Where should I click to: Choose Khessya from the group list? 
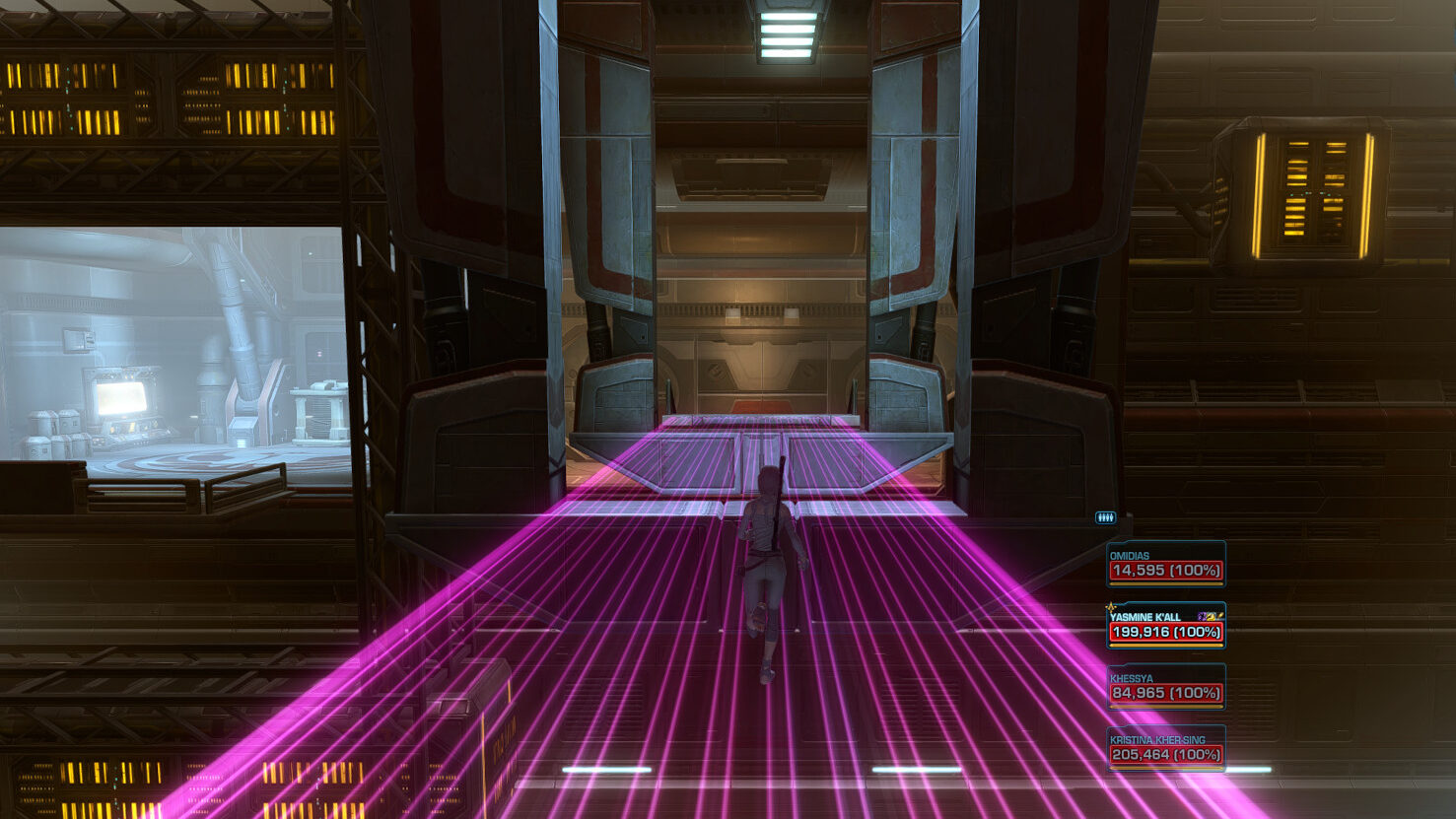coord(1165,687)
